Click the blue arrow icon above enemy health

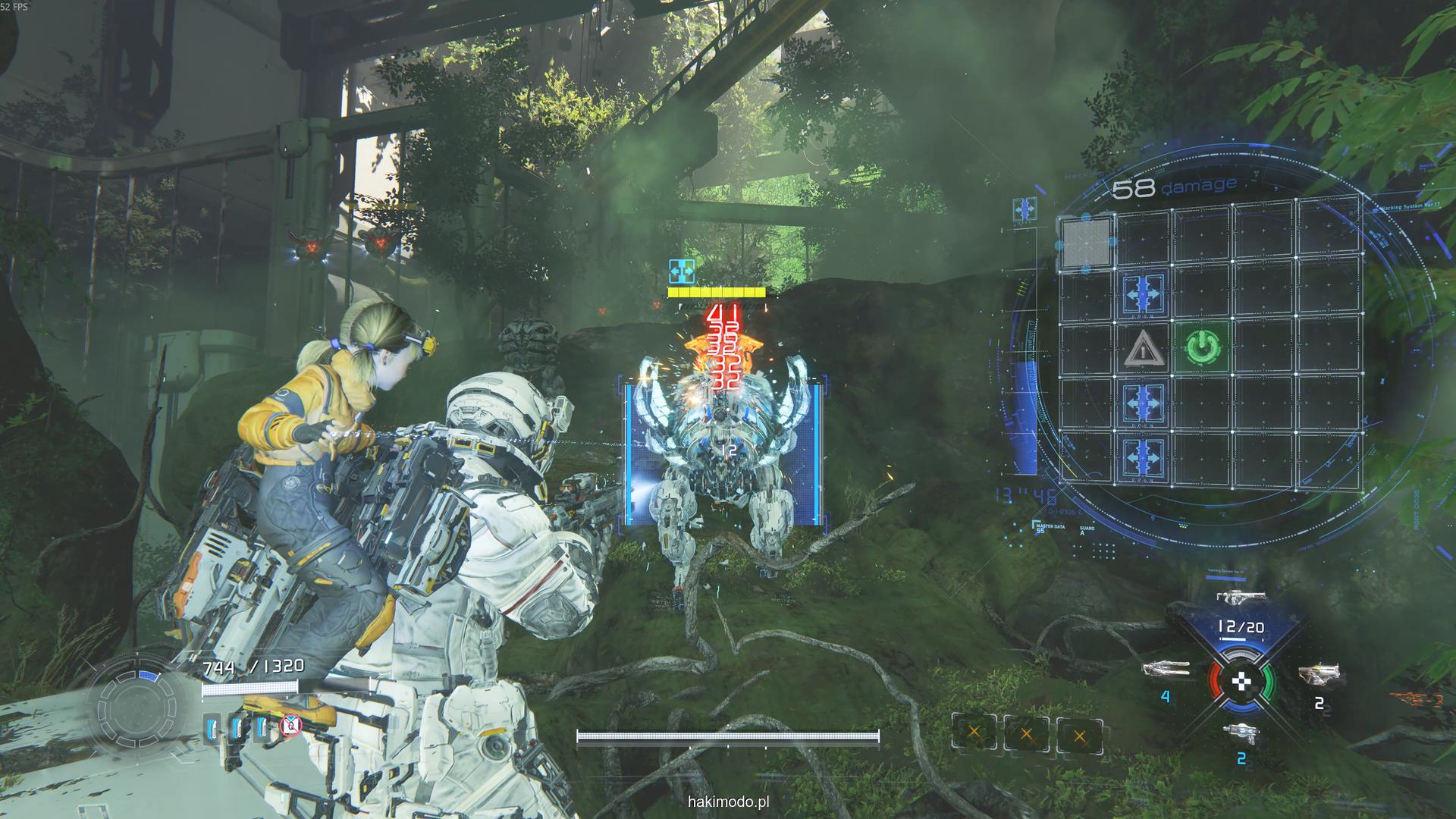pos(682,270)
